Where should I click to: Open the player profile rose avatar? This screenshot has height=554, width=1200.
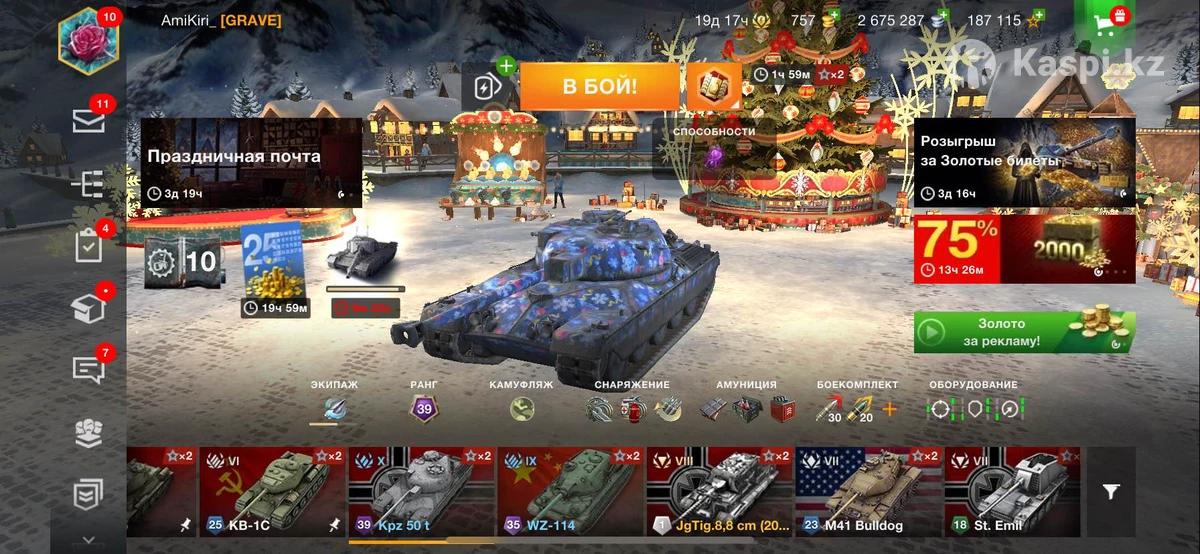click(89, 43)
